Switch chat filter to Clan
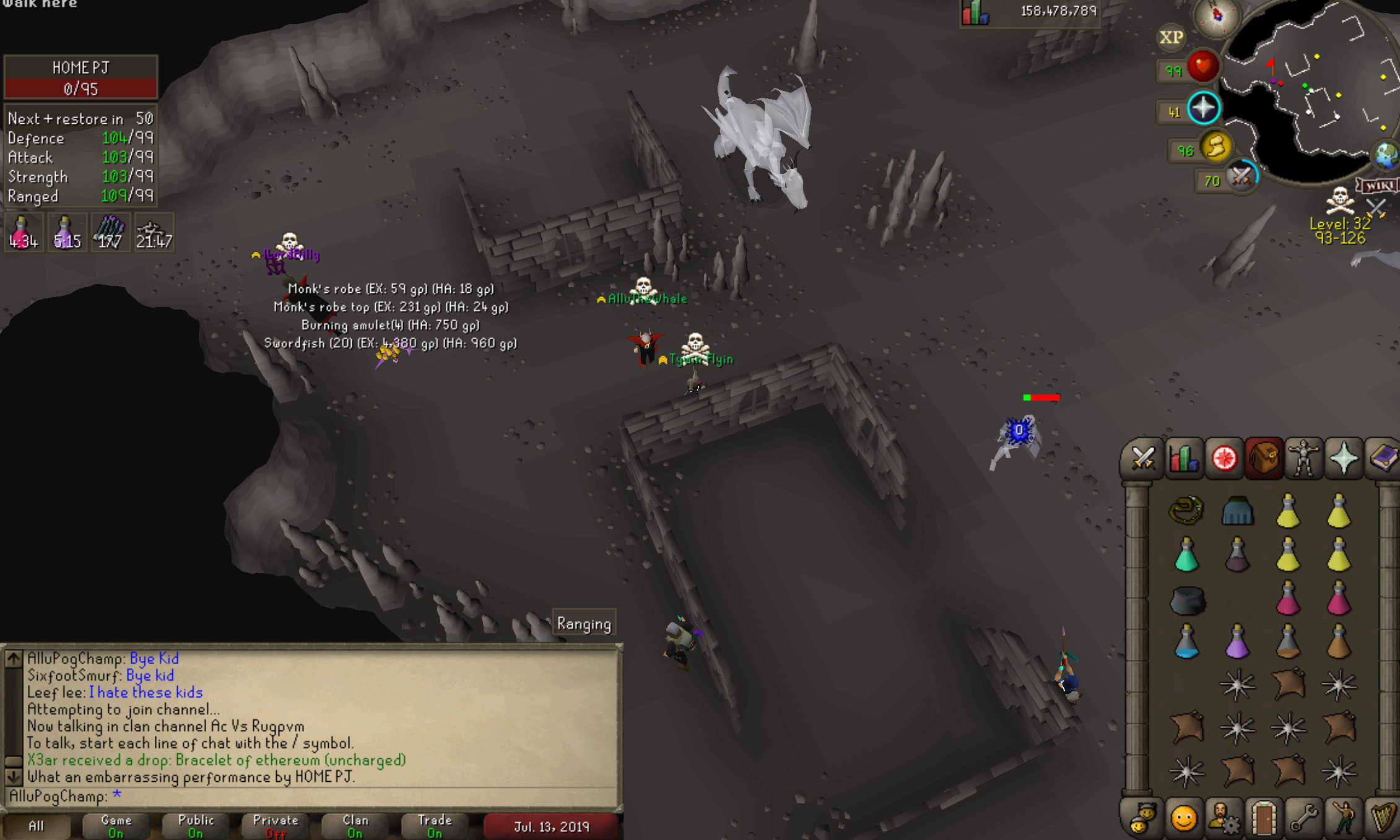 pos(355,826)
